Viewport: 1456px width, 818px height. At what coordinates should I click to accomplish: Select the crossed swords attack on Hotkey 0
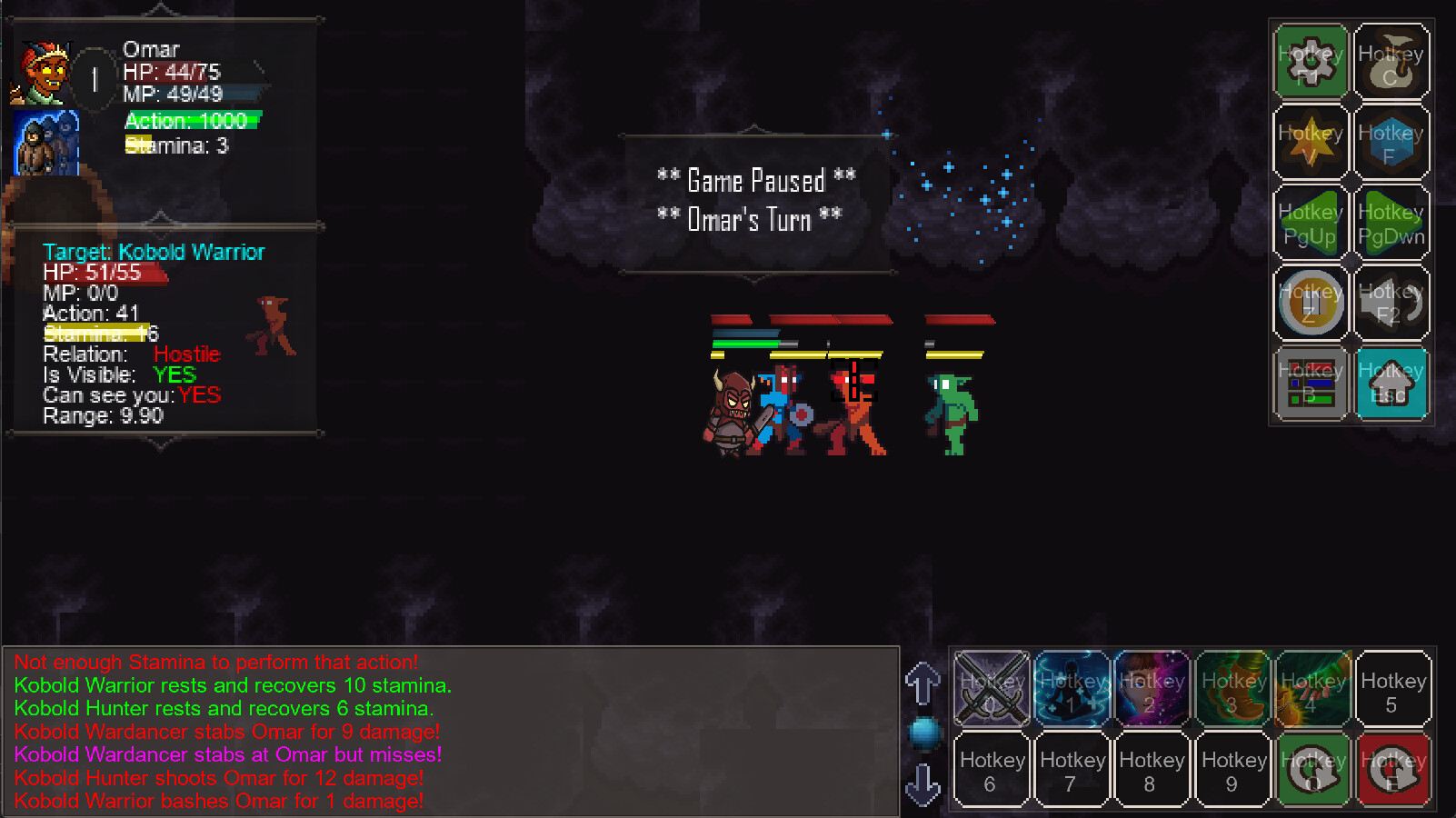coord(991,689)
